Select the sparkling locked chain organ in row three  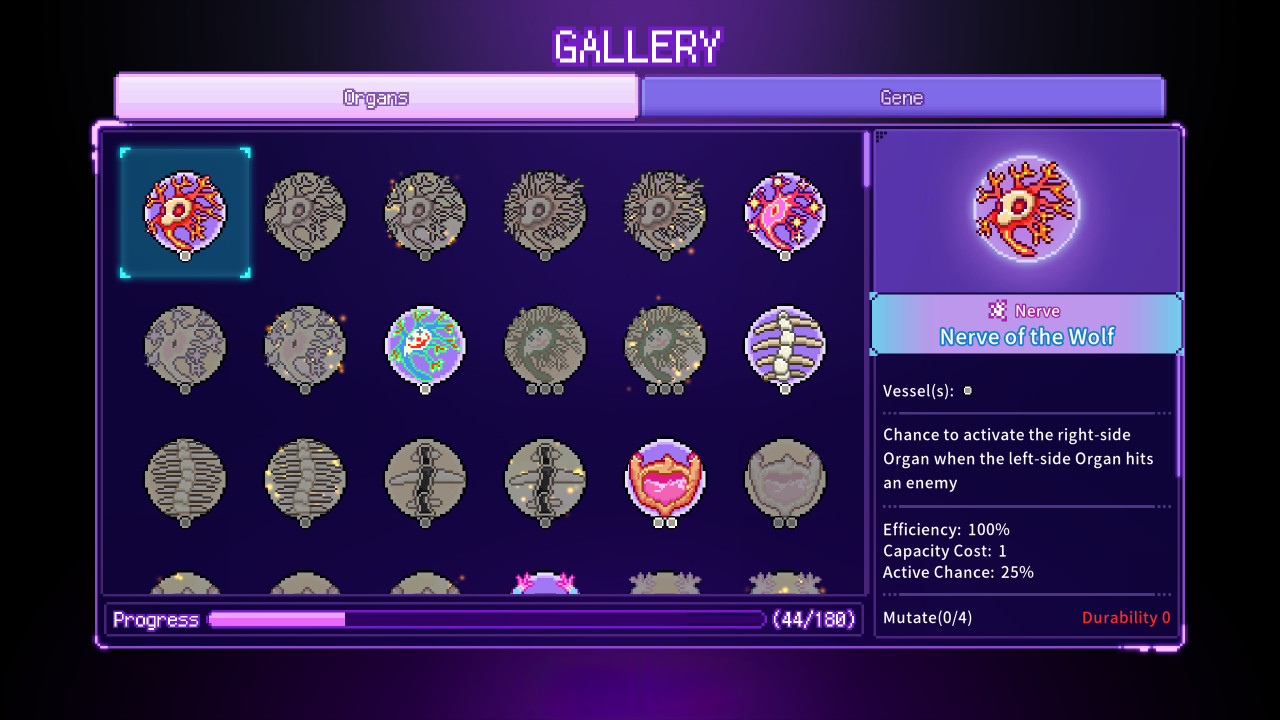(545, 480)
